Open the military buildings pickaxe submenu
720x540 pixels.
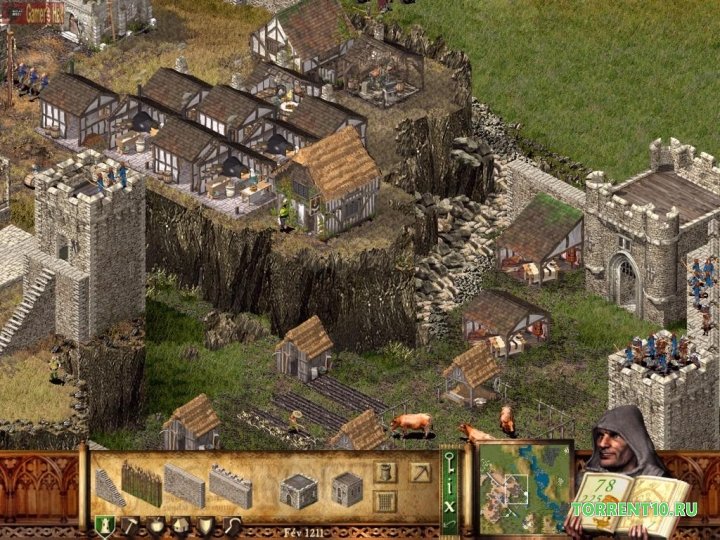(x=421, y=471)
